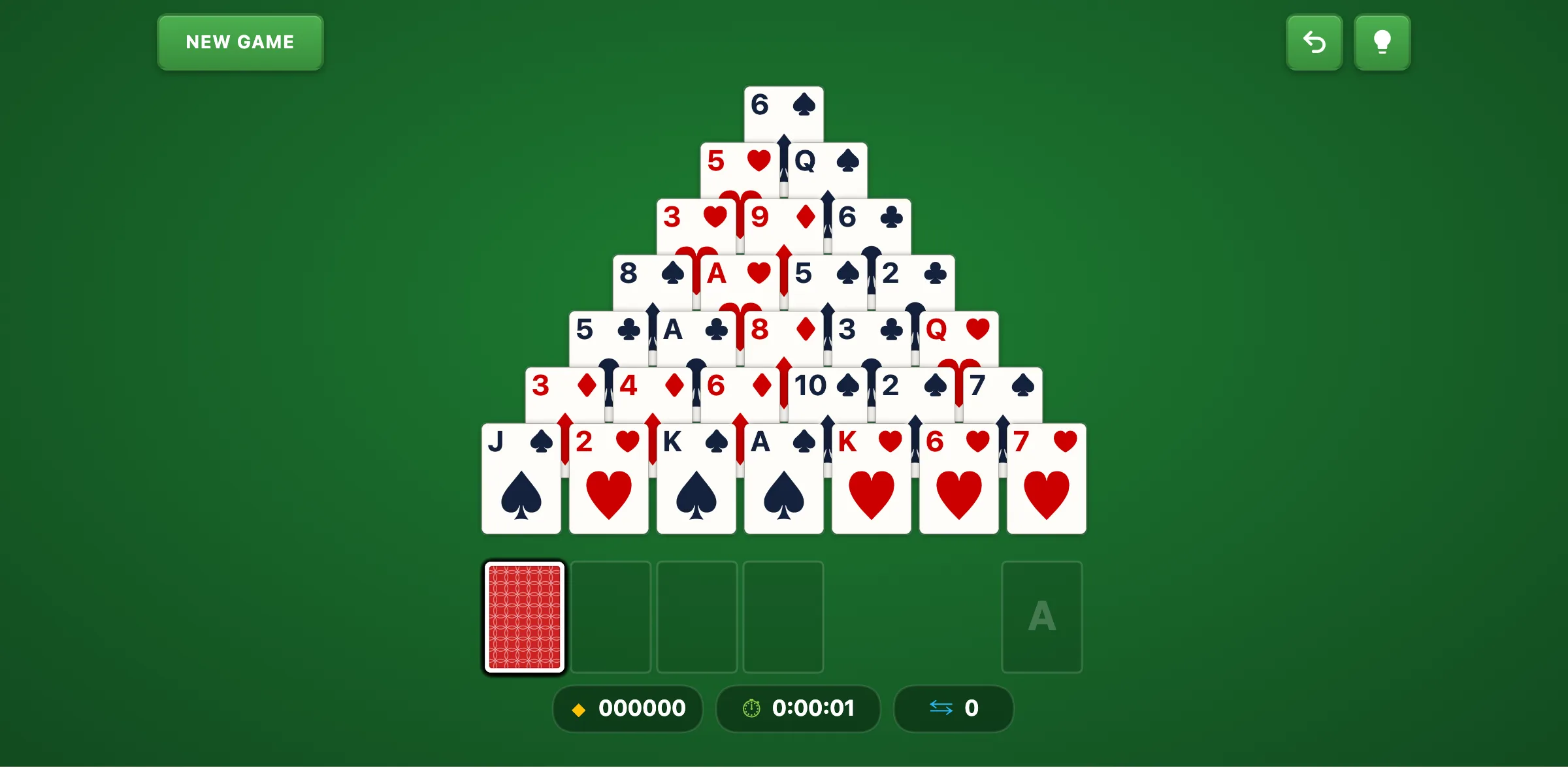Flip a card from the face-down stock pile
Image resolution: width=1568 pixels, height=768 pixels.
524,618
